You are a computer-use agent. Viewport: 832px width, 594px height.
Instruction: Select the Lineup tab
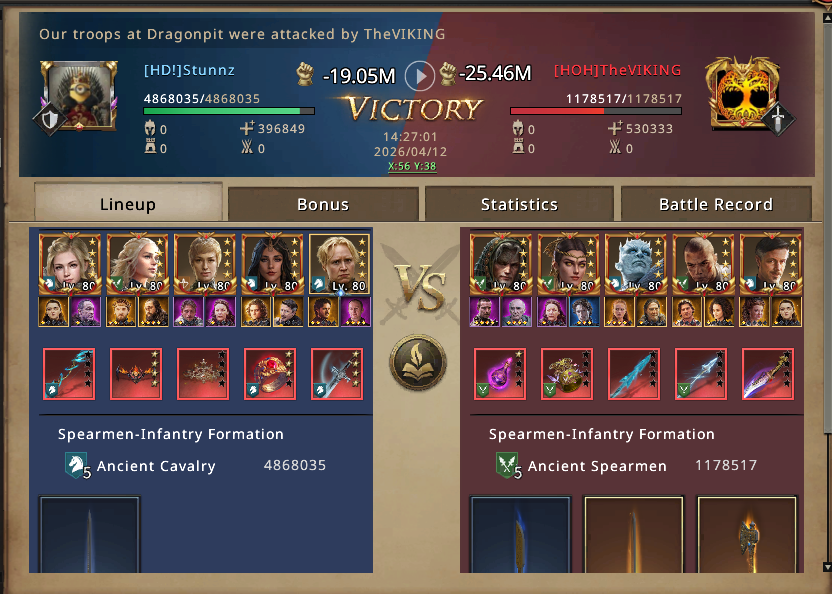point(128,204)
